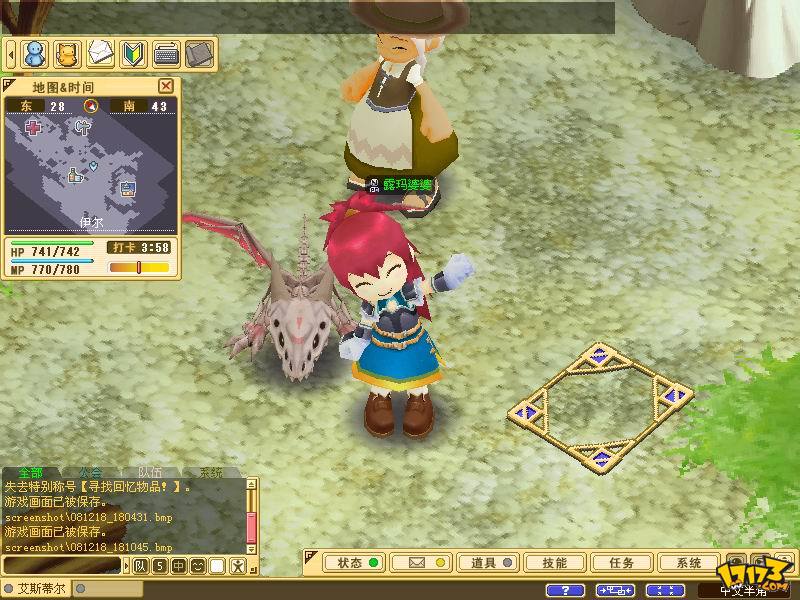Open the keyboard icon in top toolbar

click(x=166, y=51)
